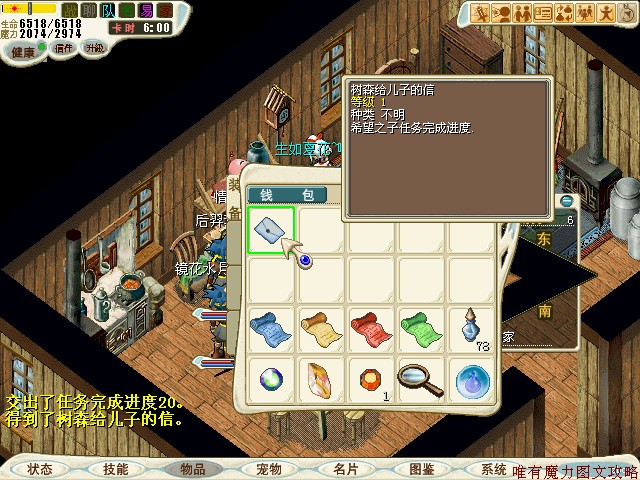Open the 宠物 pets tab
640x480 pixels.
(268, 468)
